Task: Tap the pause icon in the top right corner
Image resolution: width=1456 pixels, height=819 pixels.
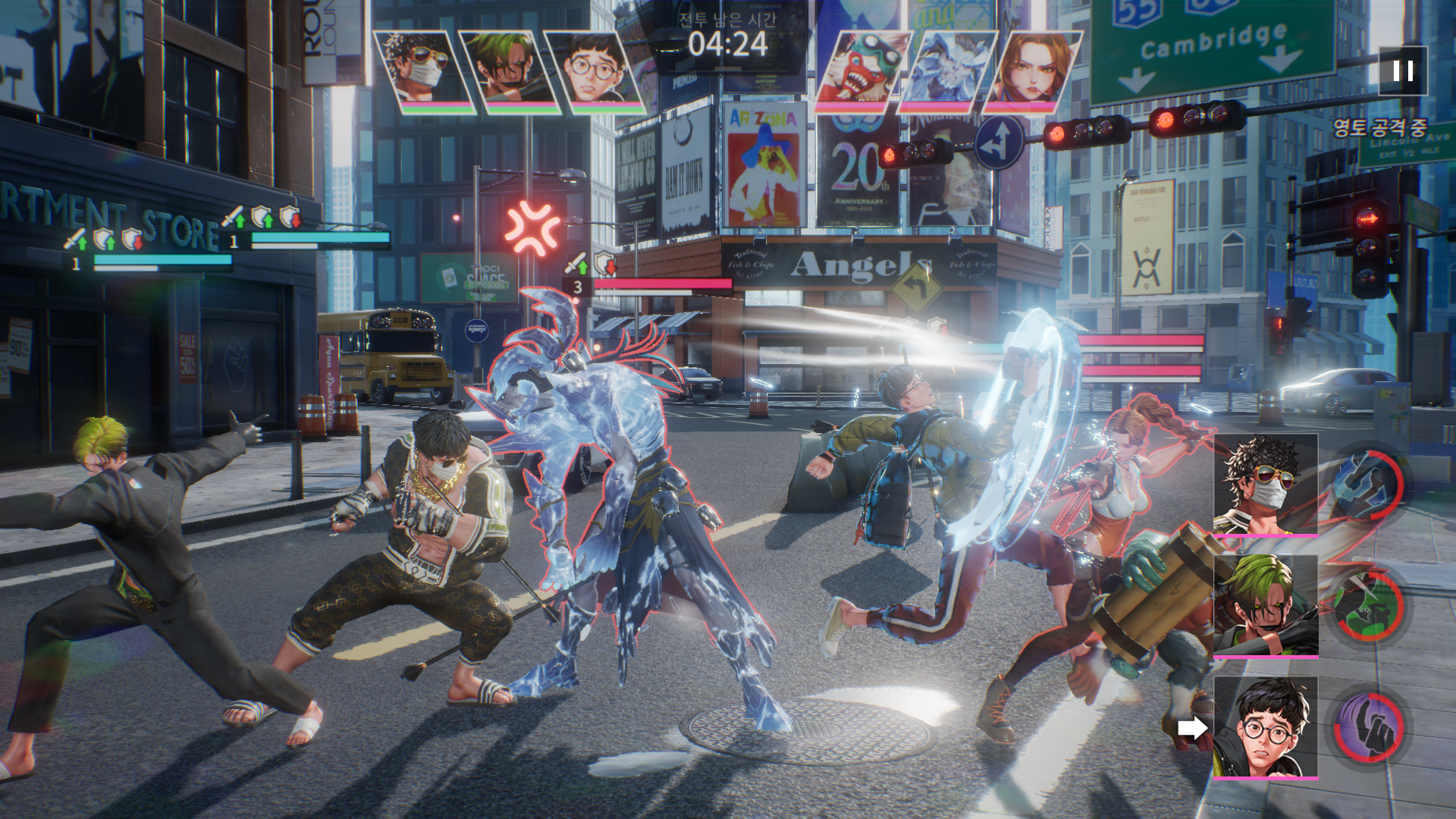Action: click(x=1402, y=70)
